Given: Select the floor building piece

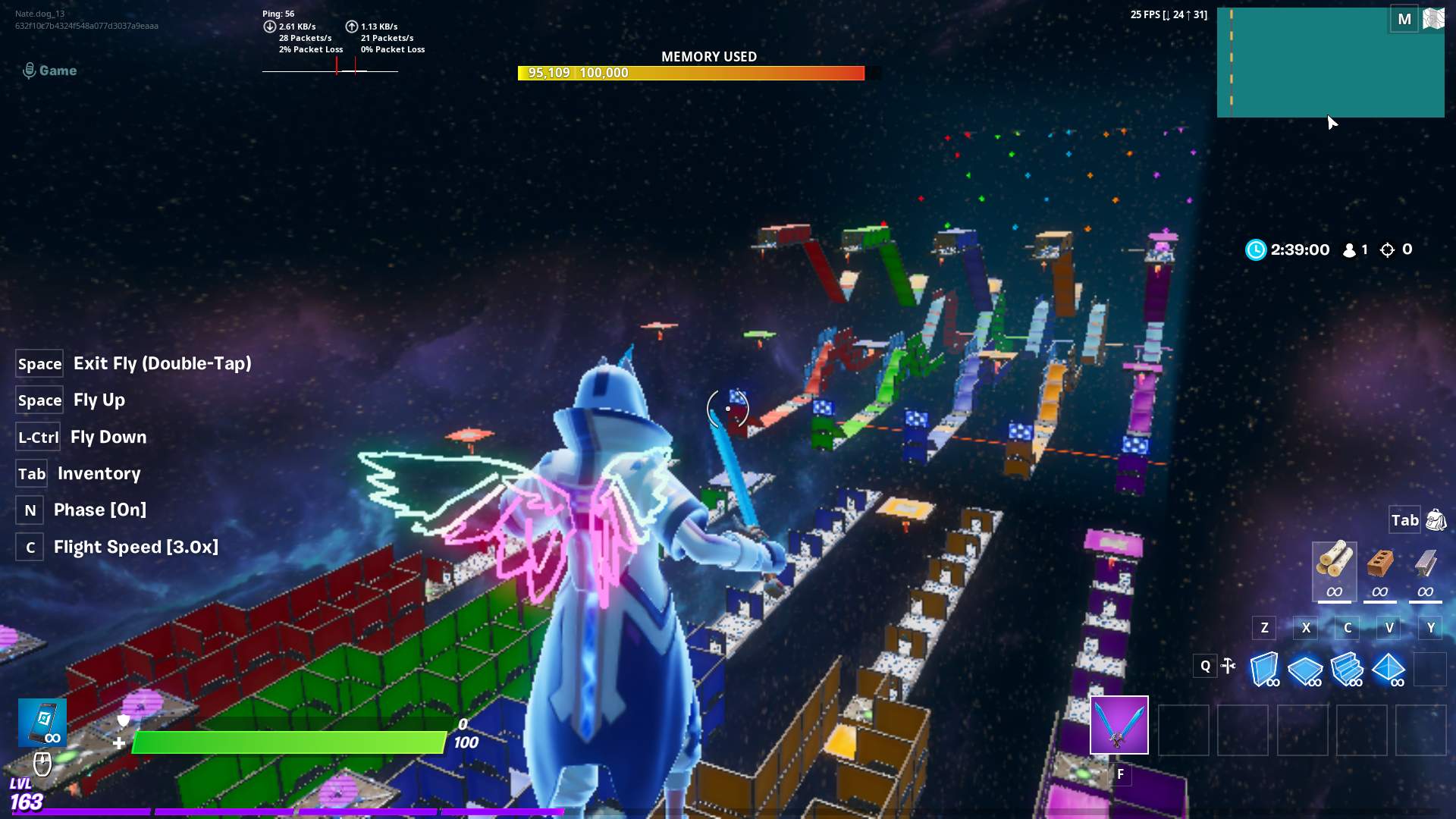Looking at the screenshot, I should (x=1306, y=671).
